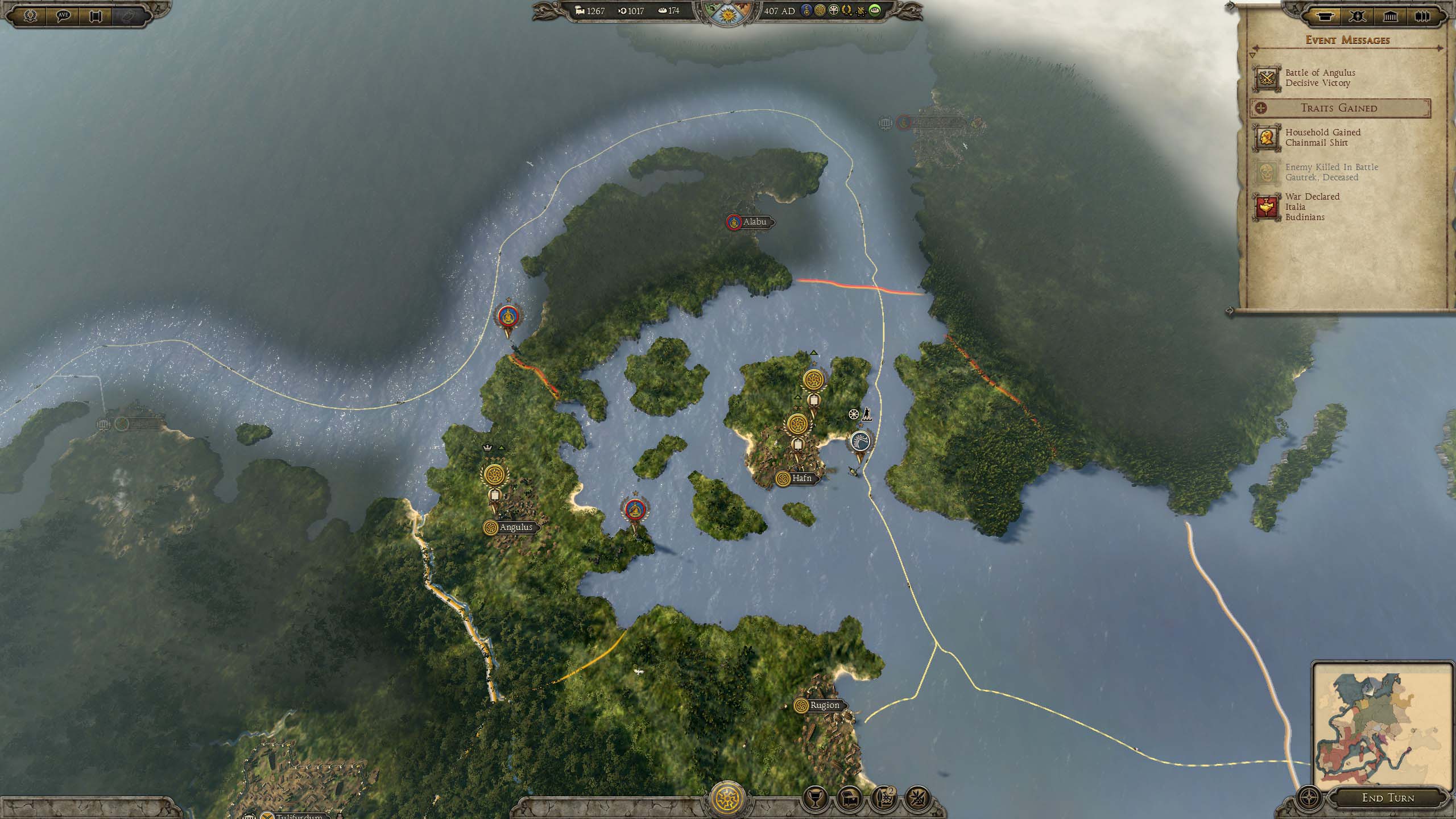1456x819 pixels.
Task: Expand the Traits Gained entry
Action: (1339, 108)
